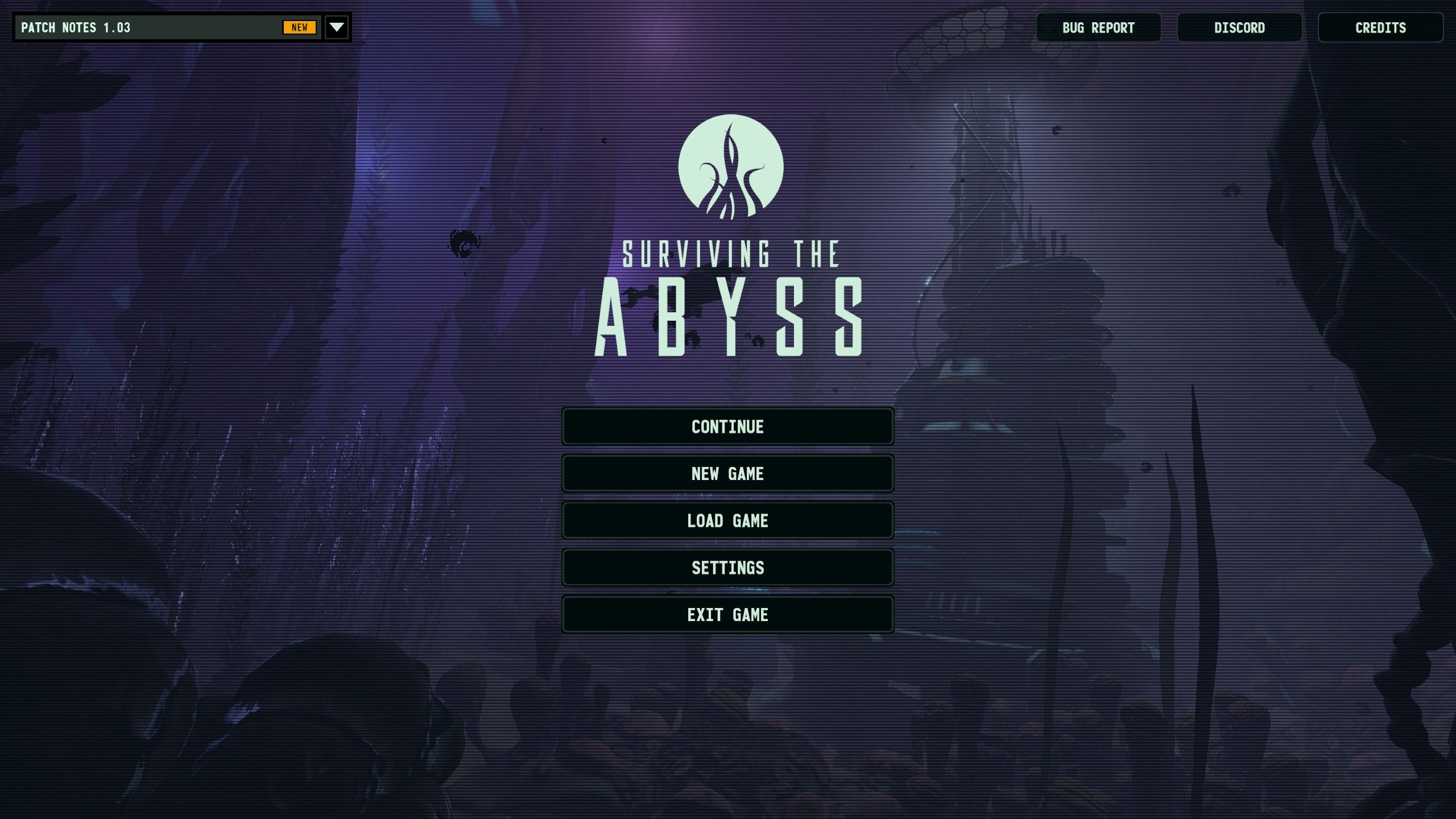Open the Bug Report button
This screenshot has width=1456, height=819.
[1098, 27]
